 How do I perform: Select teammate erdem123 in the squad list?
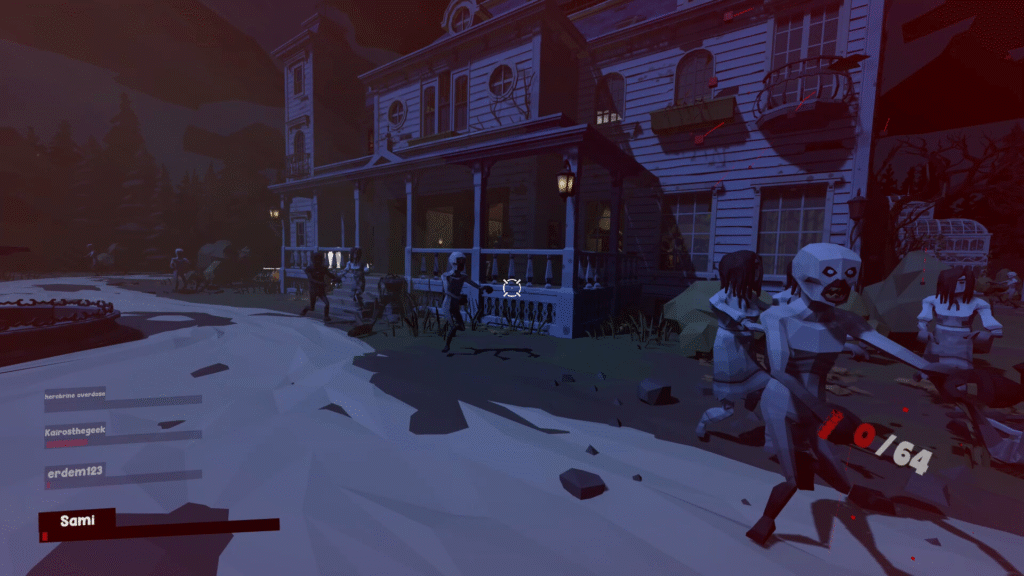point(75,470)
